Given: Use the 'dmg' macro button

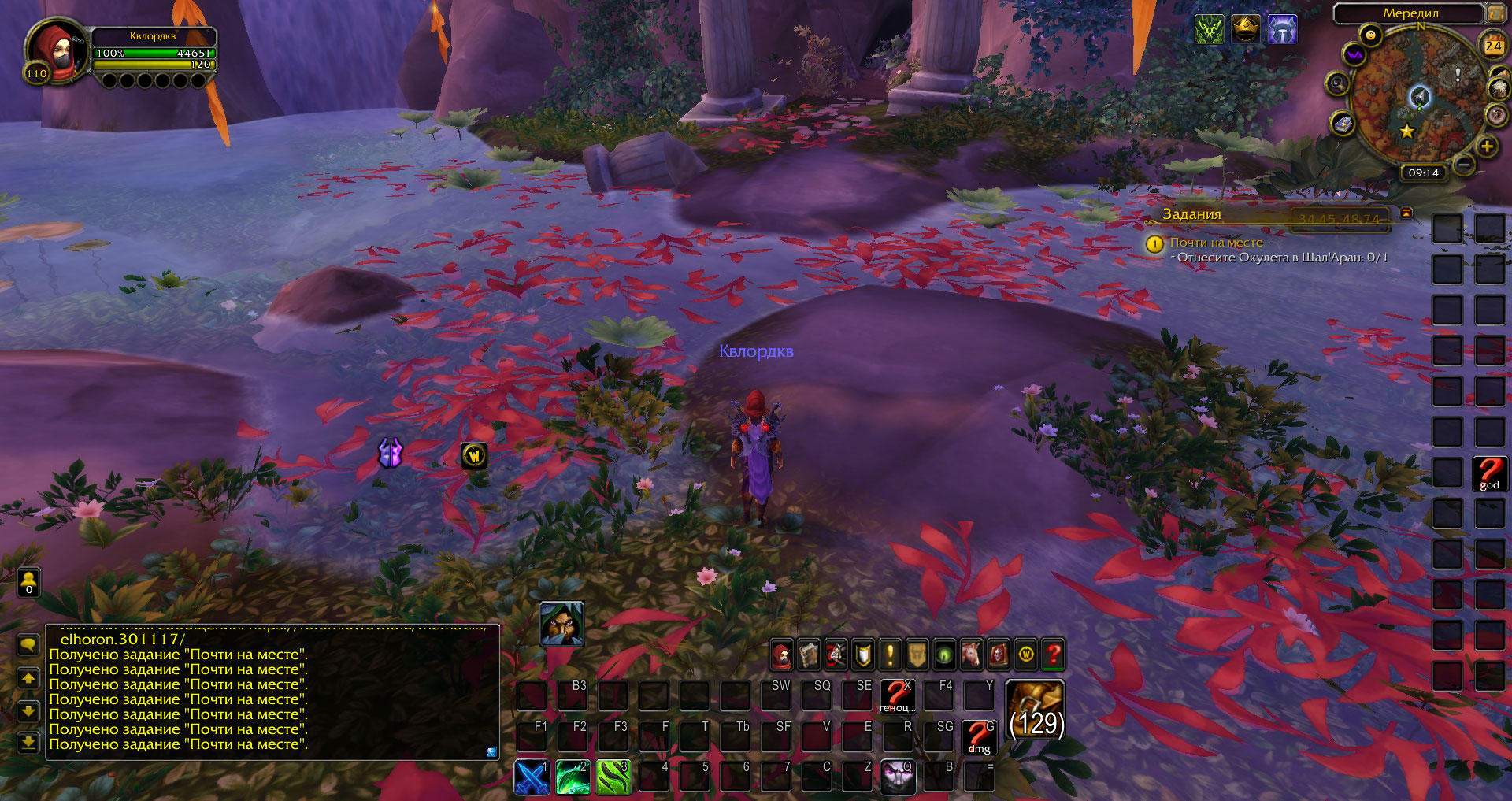Looking at the screenshot, I should tap(979, 737).
